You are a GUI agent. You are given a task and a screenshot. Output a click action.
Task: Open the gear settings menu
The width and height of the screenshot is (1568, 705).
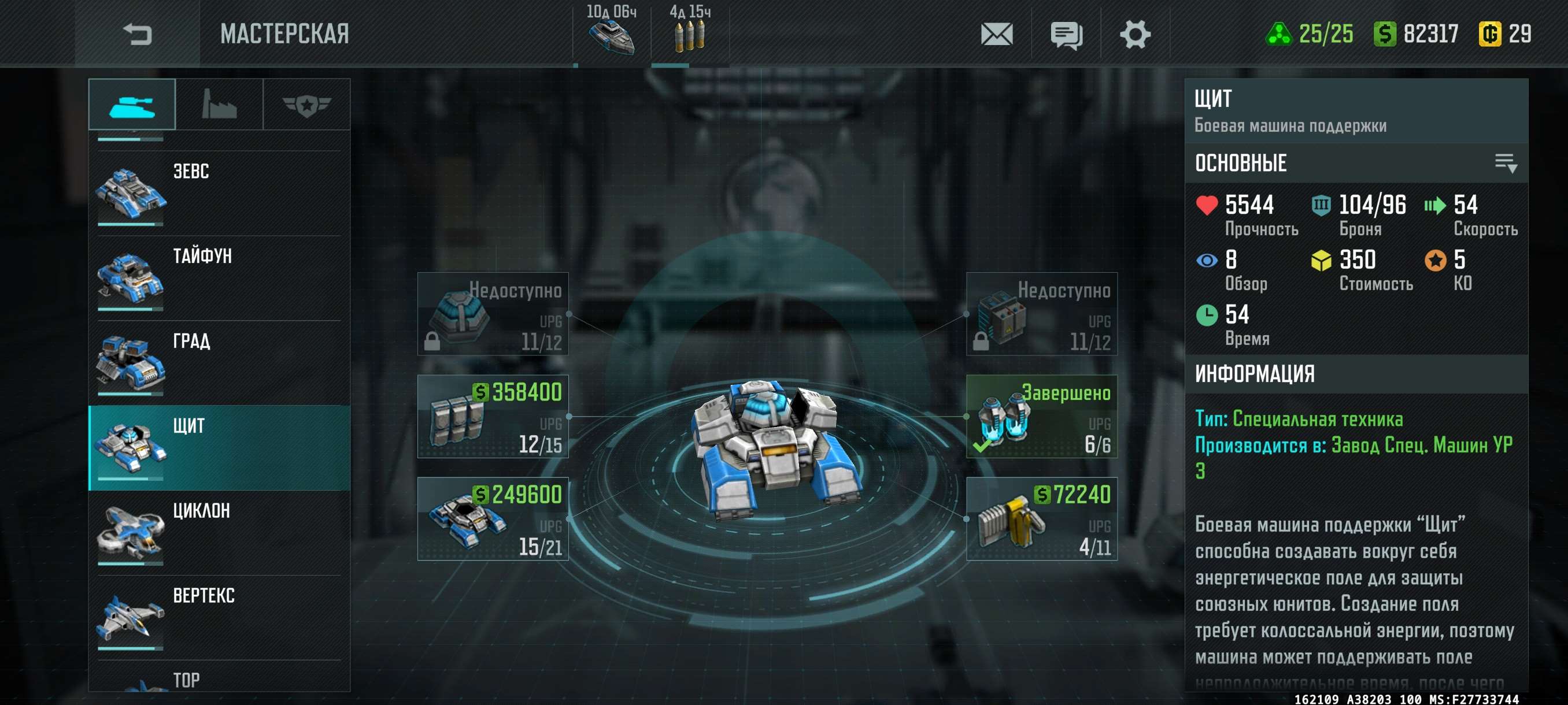1134,34
